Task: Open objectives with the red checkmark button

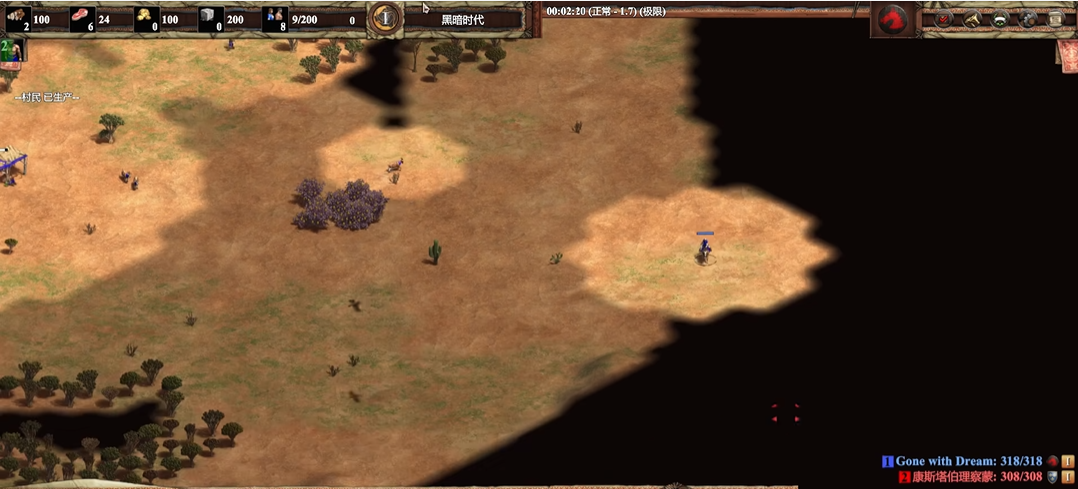Action: [943, 19]
